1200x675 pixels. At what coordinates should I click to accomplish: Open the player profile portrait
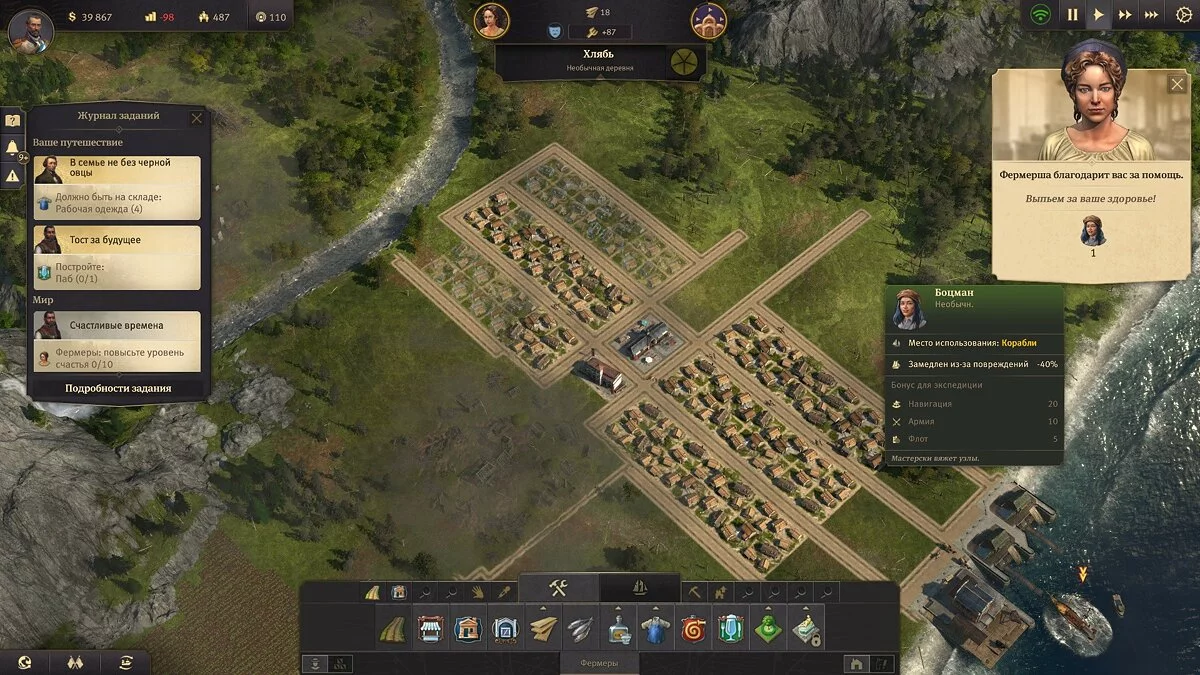tap(31, 31)
